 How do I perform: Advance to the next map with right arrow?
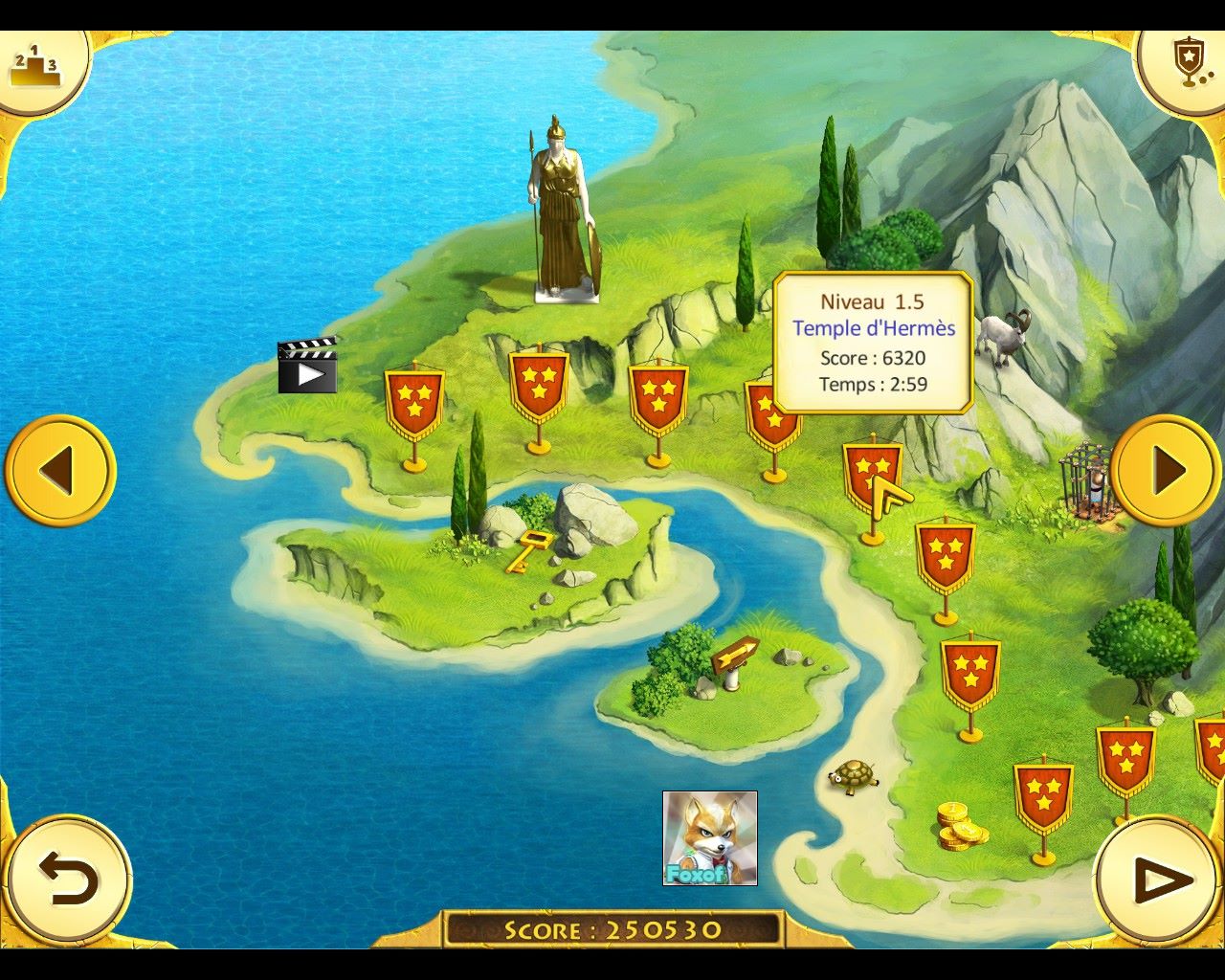click(1166, 470)
